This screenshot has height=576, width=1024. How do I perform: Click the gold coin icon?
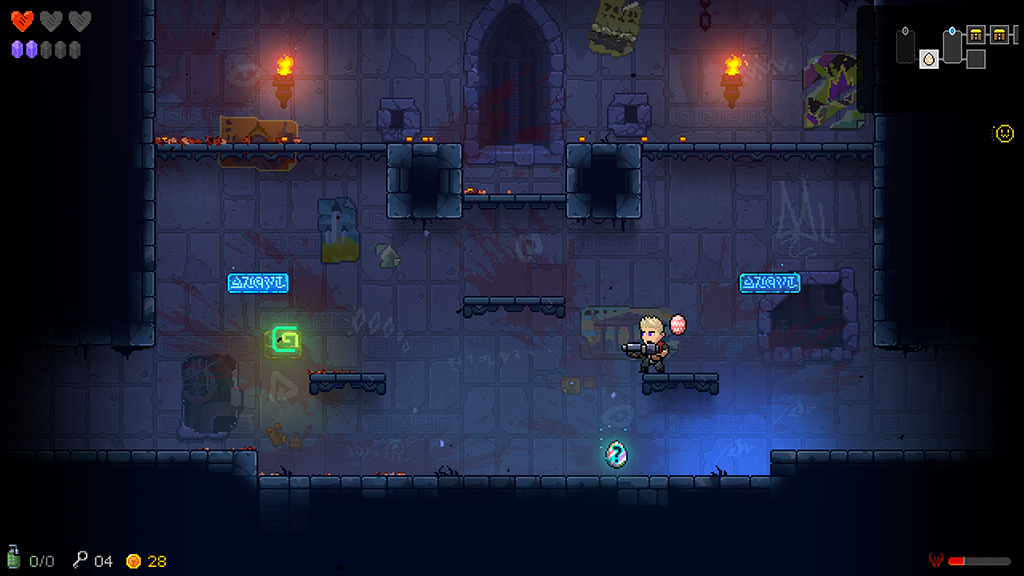coord(133,561)
